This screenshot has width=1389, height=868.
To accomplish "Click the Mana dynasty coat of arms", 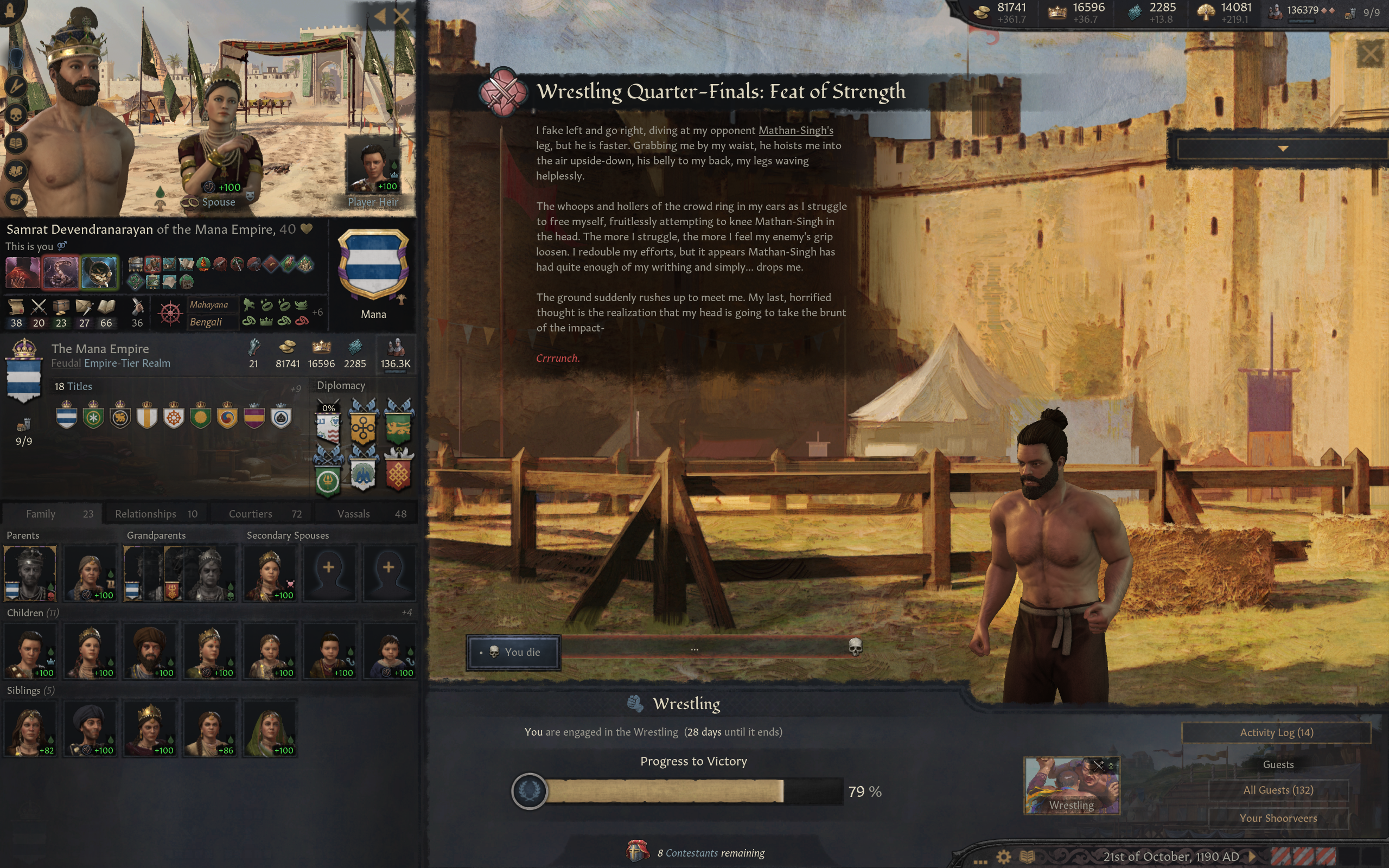I will coord(373,264).
